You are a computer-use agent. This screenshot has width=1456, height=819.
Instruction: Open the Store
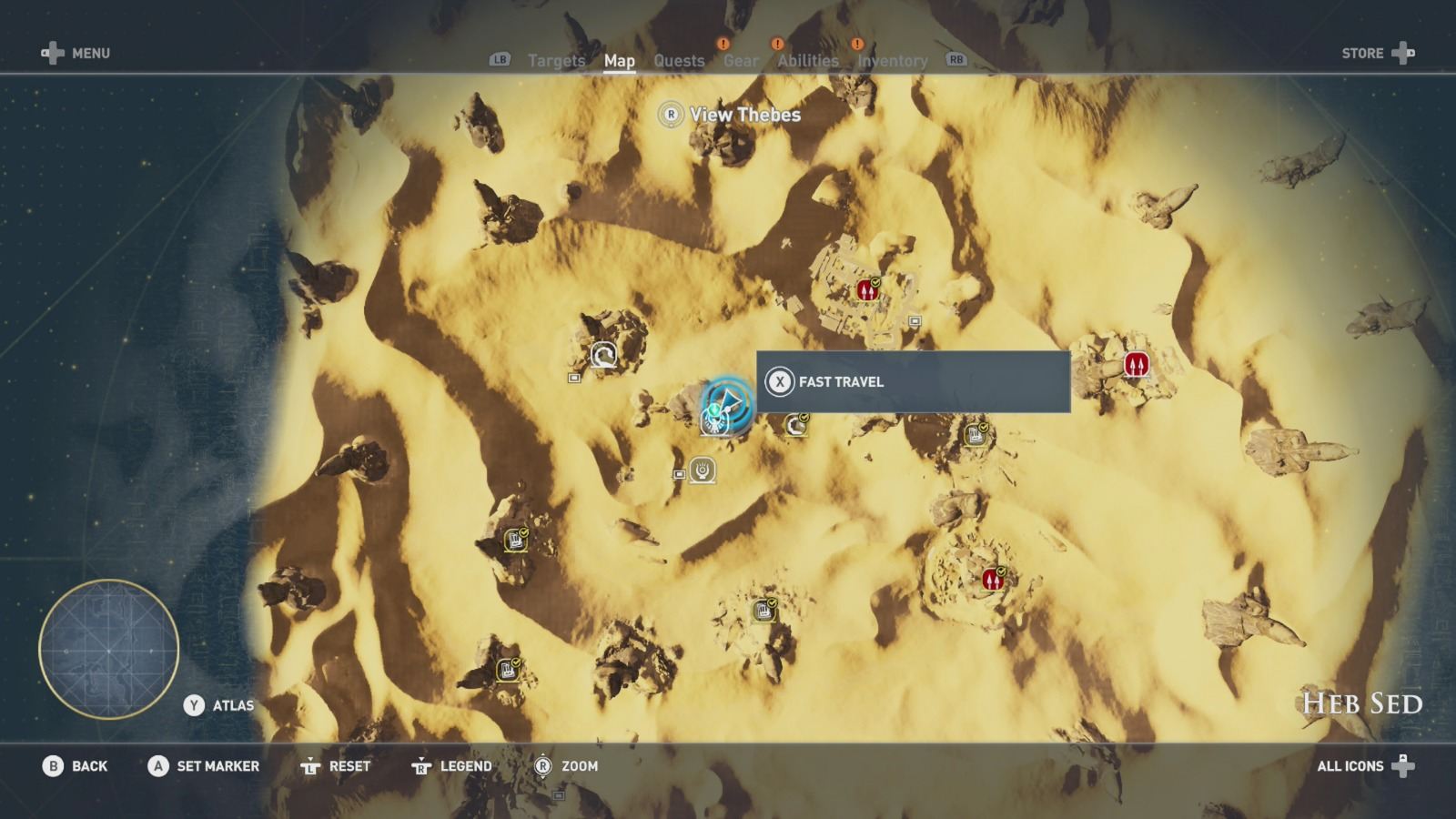coord(1362,53)
